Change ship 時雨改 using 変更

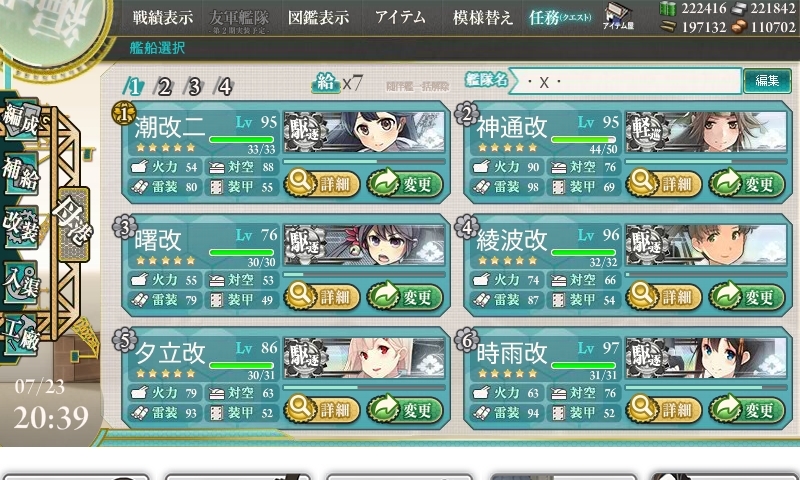746,409
